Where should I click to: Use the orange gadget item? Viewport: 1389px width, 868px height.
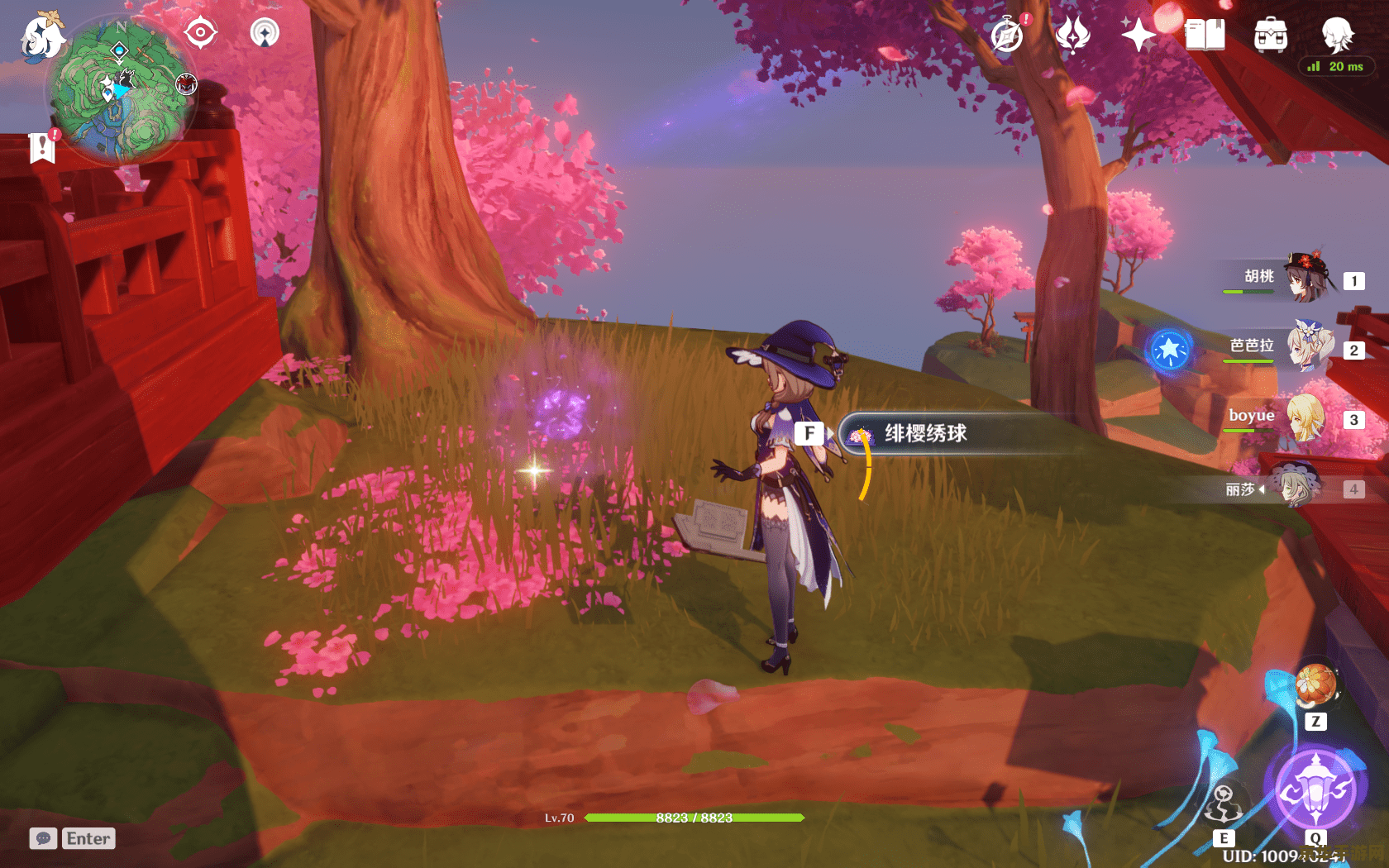pos(1315,686)
